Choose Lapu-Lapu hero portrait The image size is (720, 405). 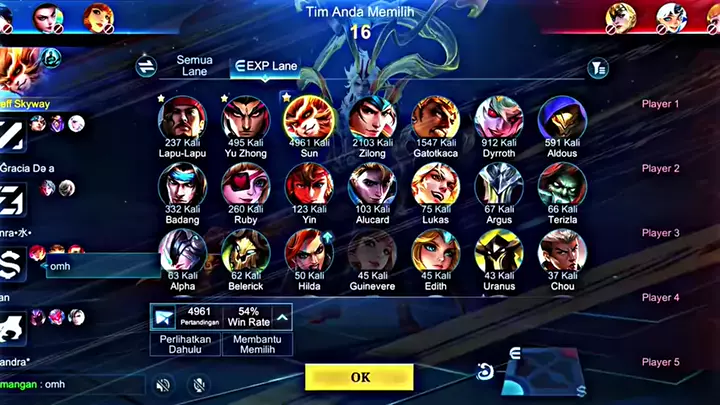click(182, 118)
